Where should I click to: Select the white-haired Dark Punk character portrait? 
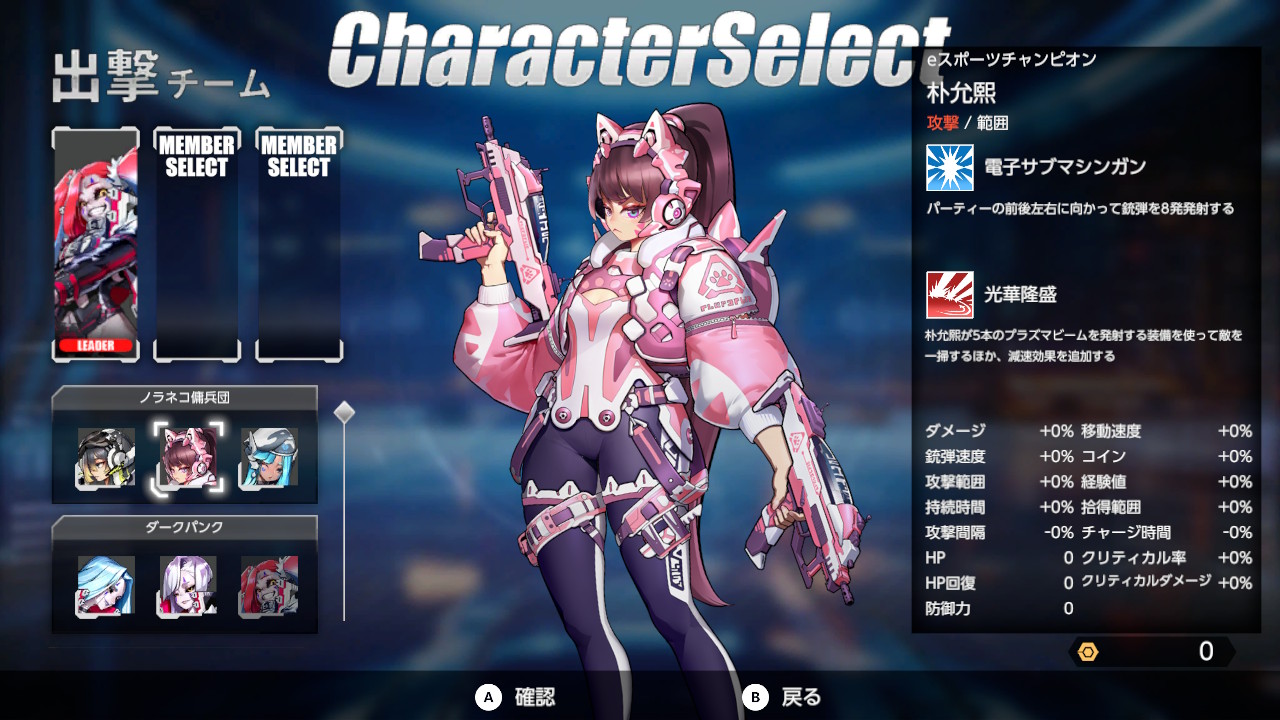point(188,586)
